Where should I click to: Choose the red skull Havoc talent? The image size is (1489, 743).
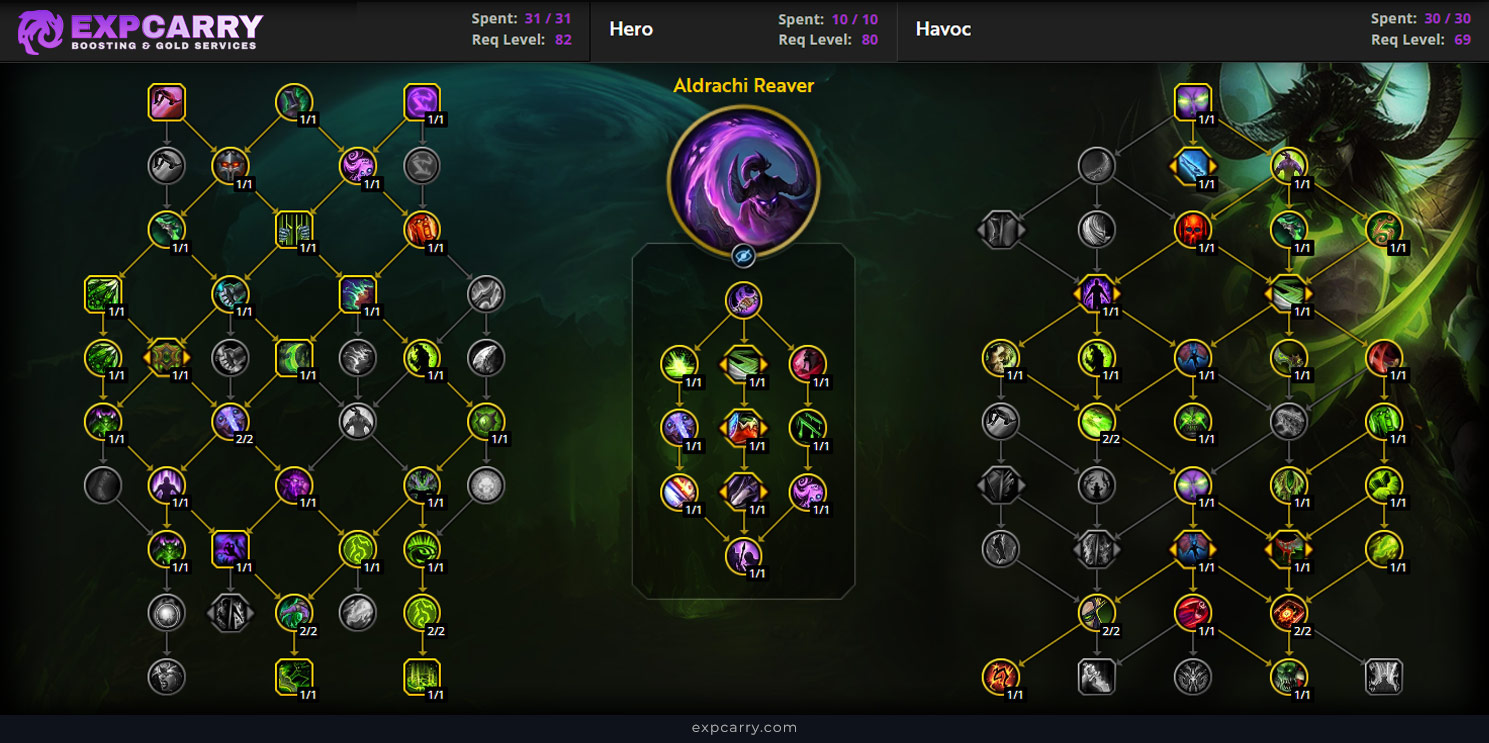1193,230
